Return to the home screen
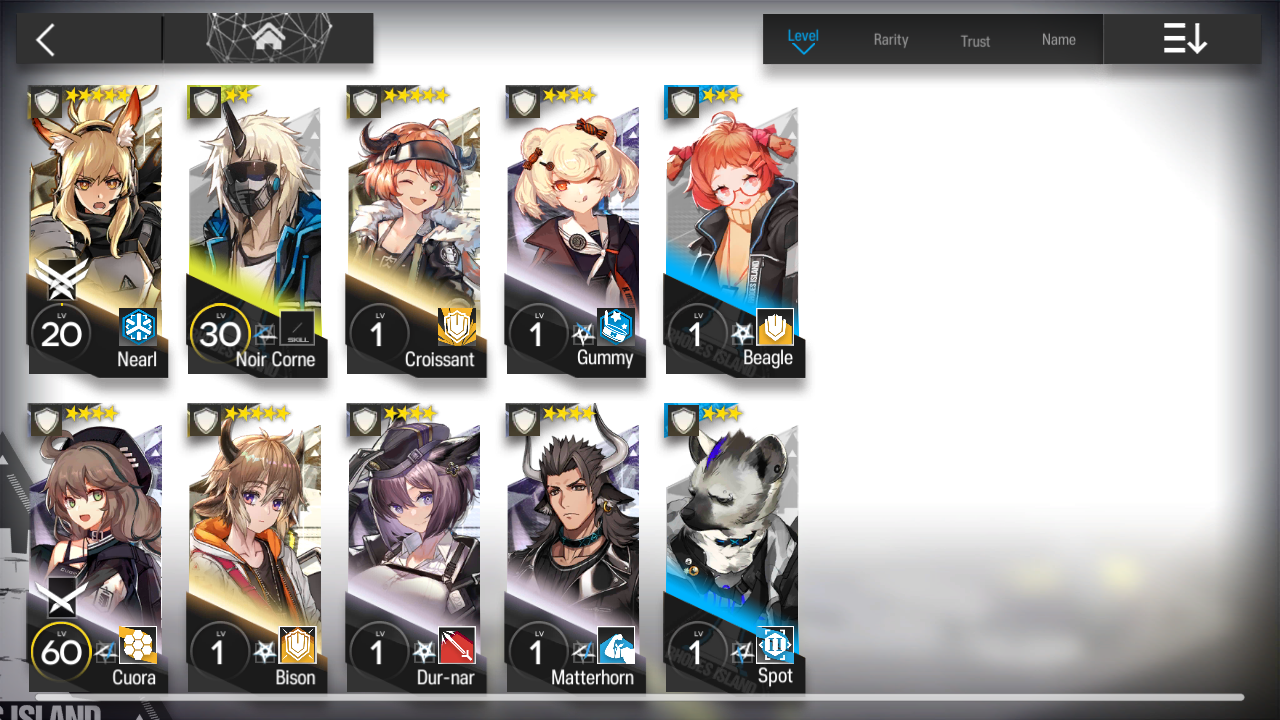Image resolution: width=1280 pixels, height=720 pixels. tap(268, 39)
